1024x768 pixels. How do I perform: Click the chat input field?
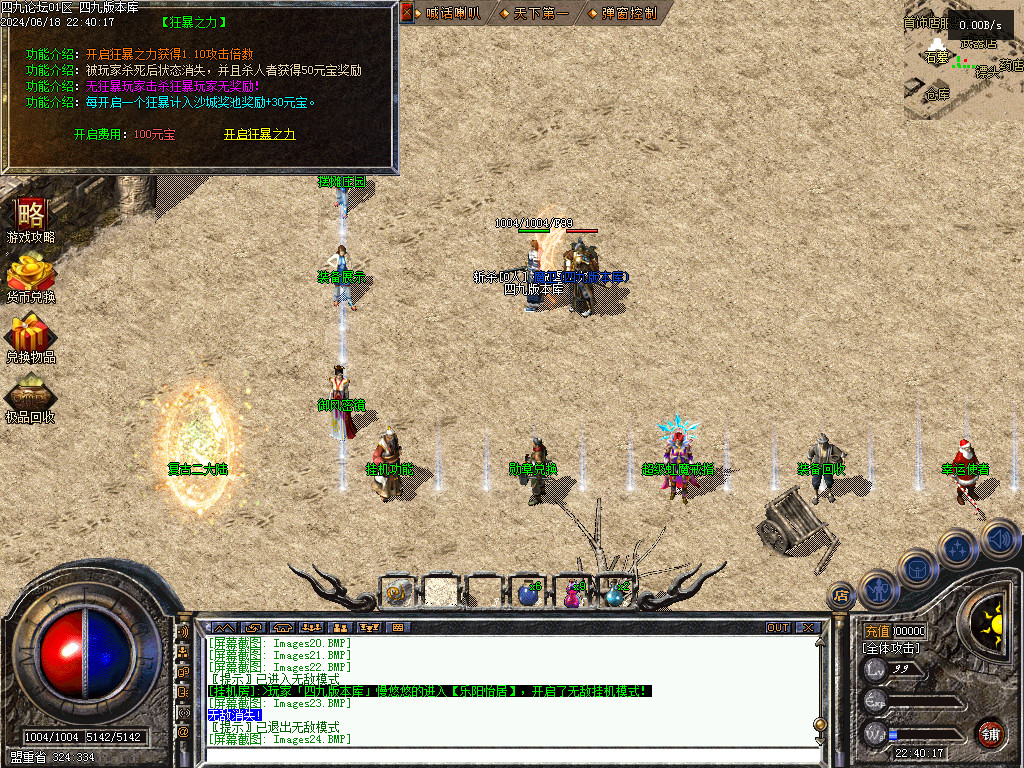click(x=500, y=755)
